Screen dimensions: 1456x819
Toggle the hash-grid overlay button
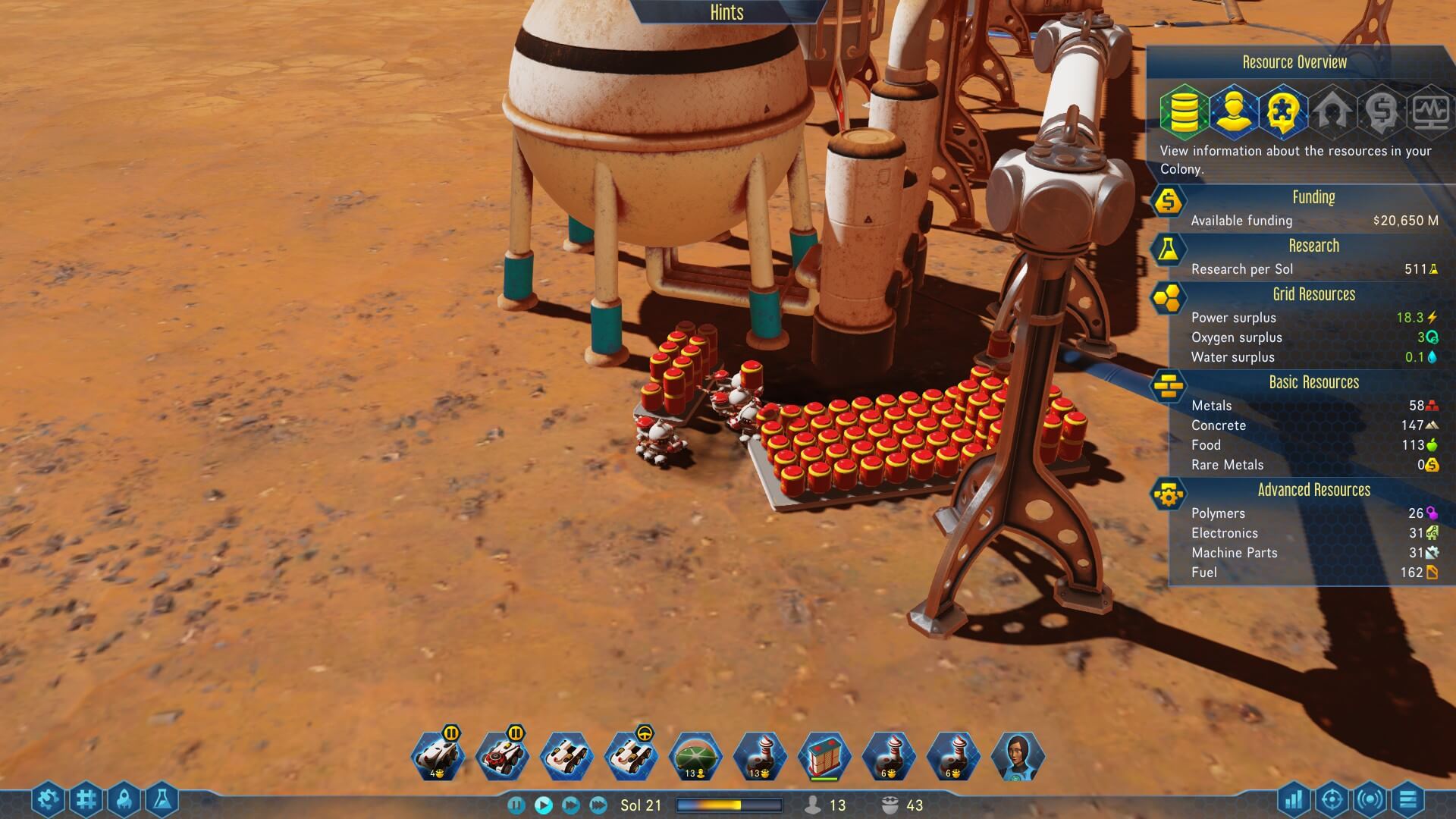86,799
